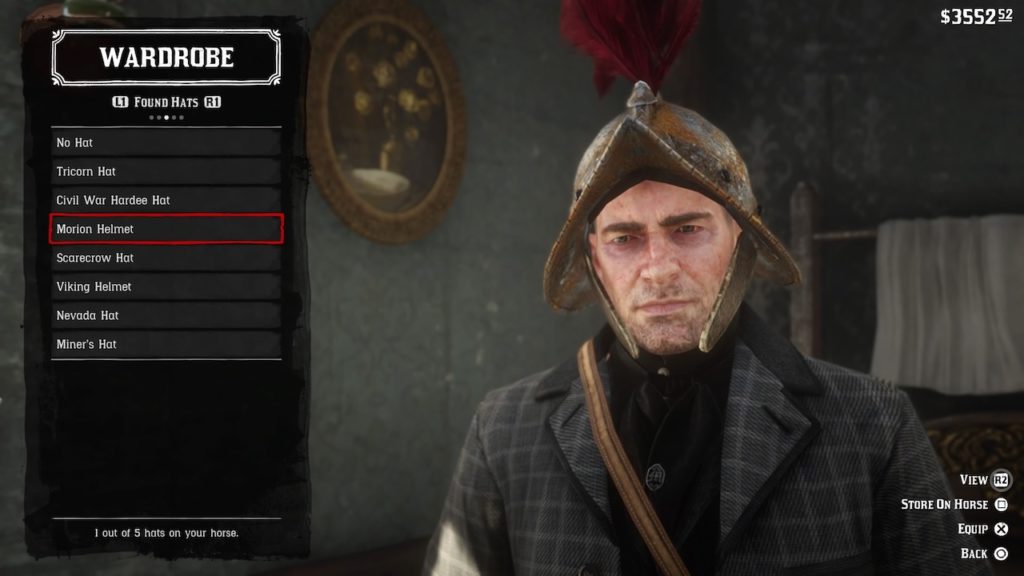Click the highlighted Morion Helmet row
1024x576 pixels.
coord(166,229)
